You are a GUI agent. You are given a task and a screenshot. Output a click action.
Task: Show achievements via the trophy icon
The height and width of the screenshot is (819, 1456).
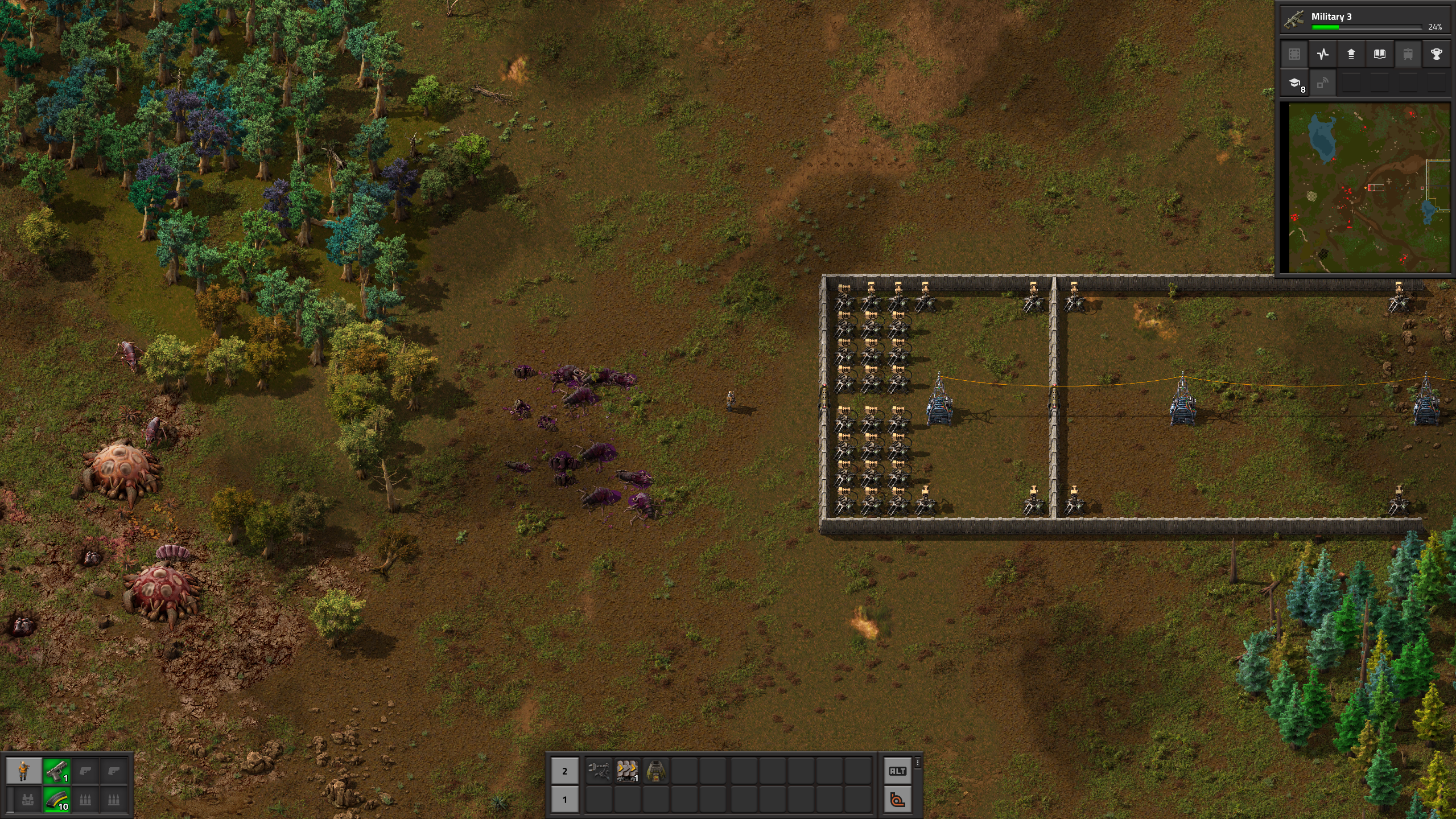(x=1436, y=54)
